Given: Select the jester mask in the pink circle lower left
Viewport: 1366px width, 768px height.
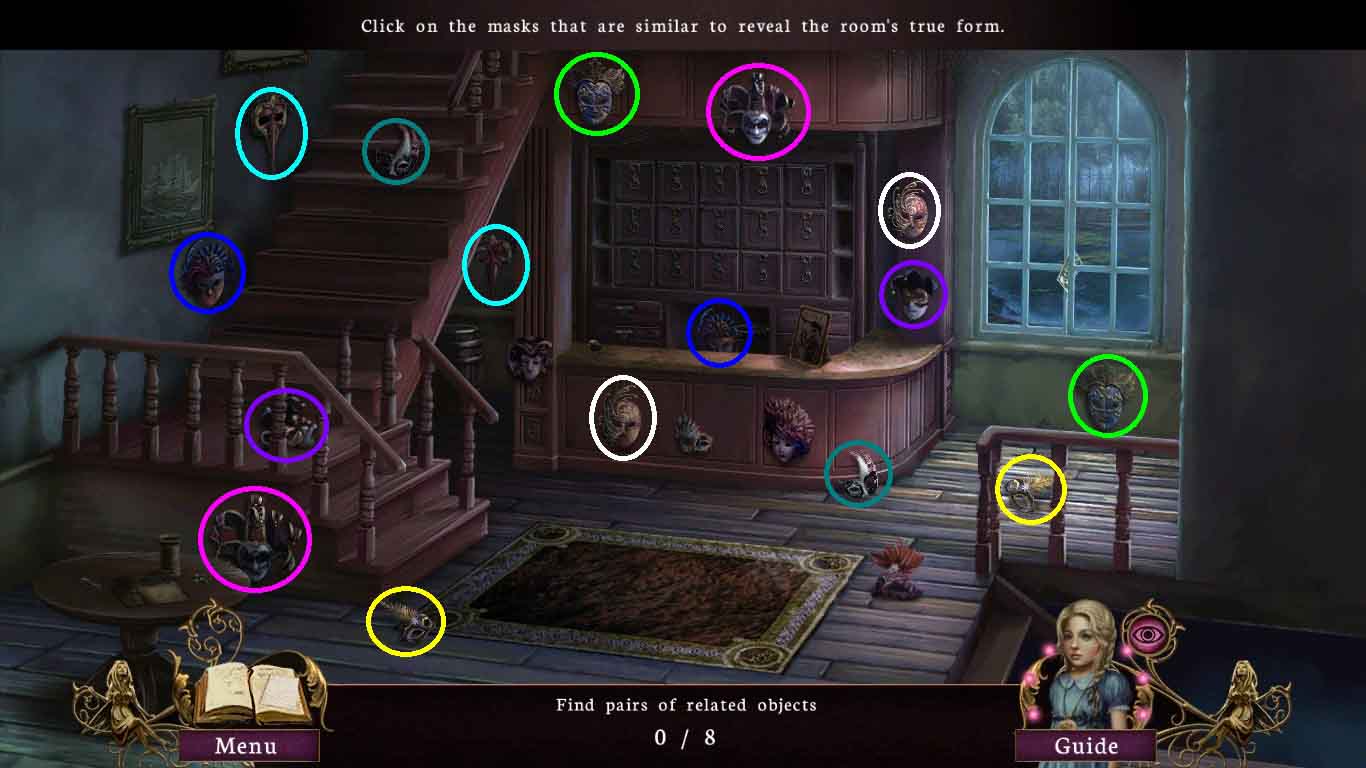Looking at the screenshot, I should 256,540.
